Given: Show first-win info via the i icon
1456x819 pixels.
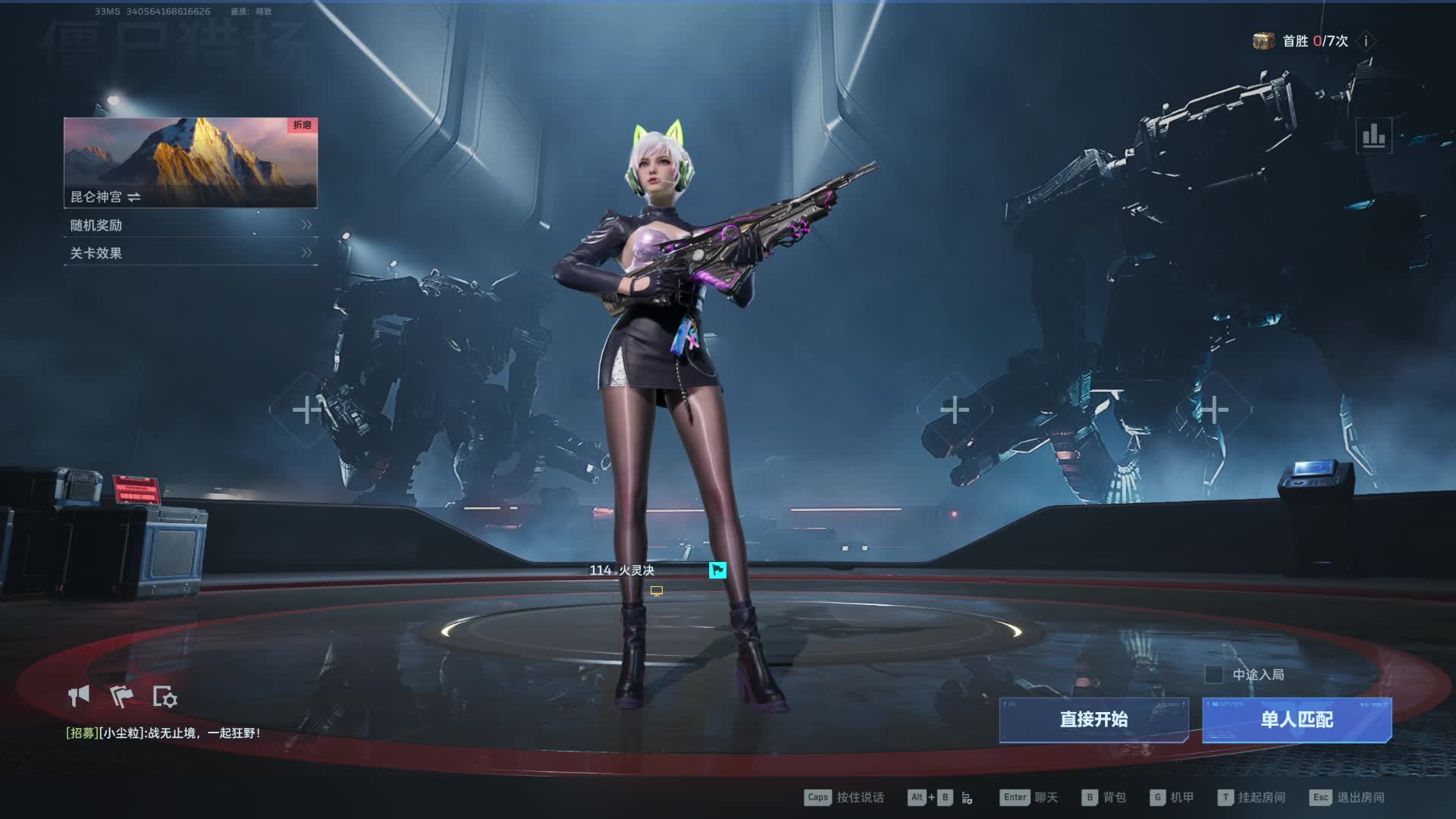Looking at the screenshot, I should click(x=1366, y=42).
